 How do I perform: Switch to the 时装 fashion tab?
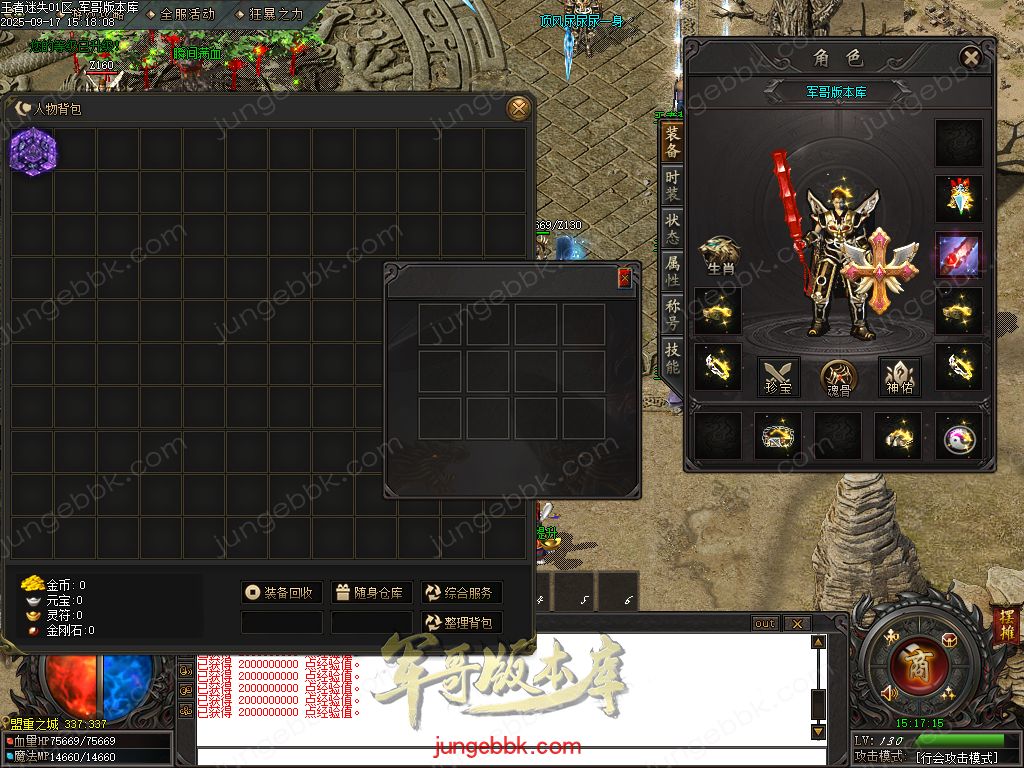pos(672,186)
